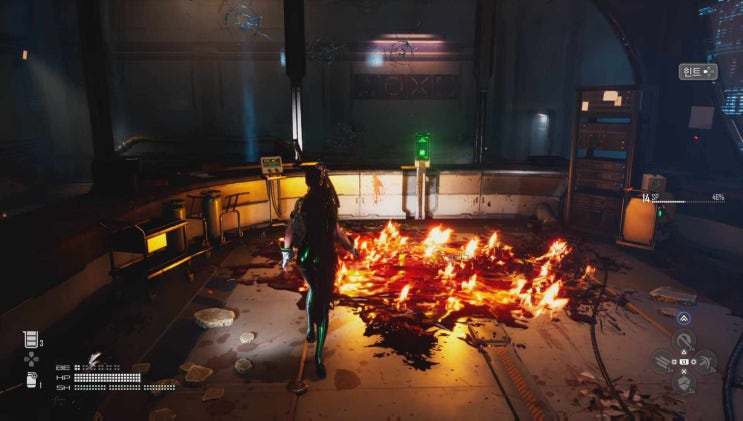Activate the blue double-chevron skill icon
The height and width of the screenshot is (421, 743).
[x=685, y=318]
